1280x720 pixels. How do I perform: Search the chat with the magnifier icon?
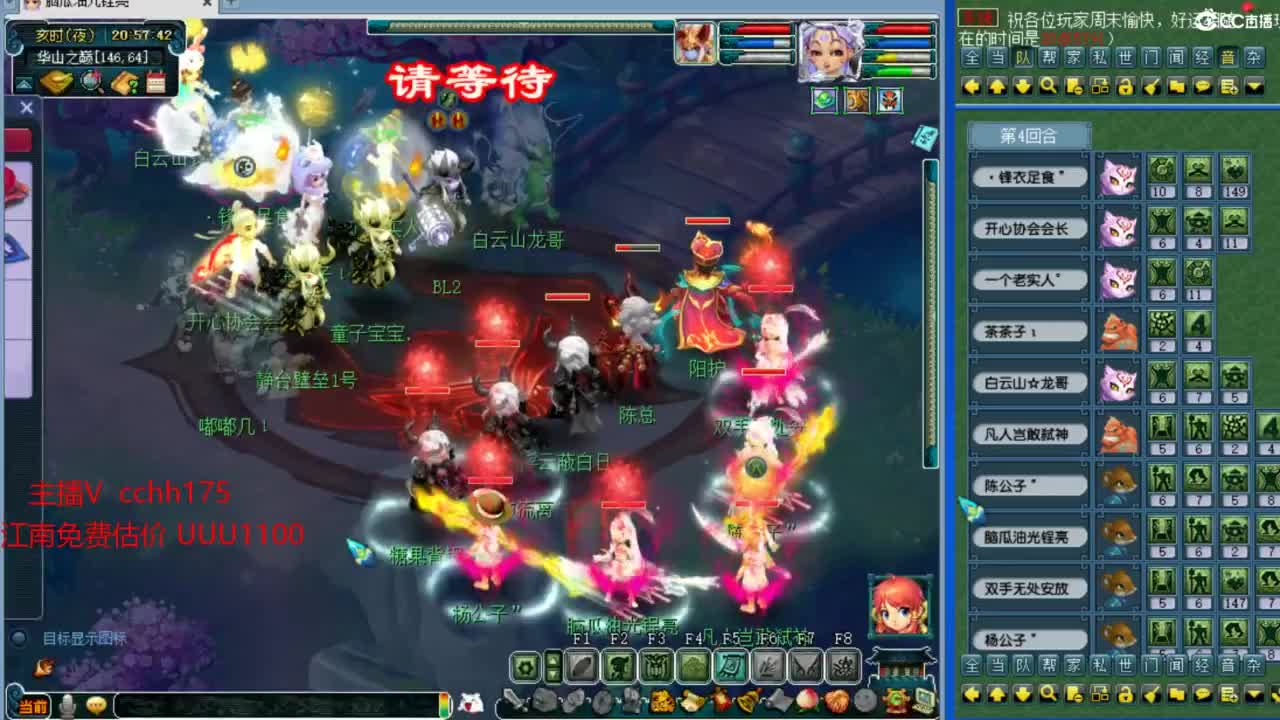click(x=1046, y=88)
